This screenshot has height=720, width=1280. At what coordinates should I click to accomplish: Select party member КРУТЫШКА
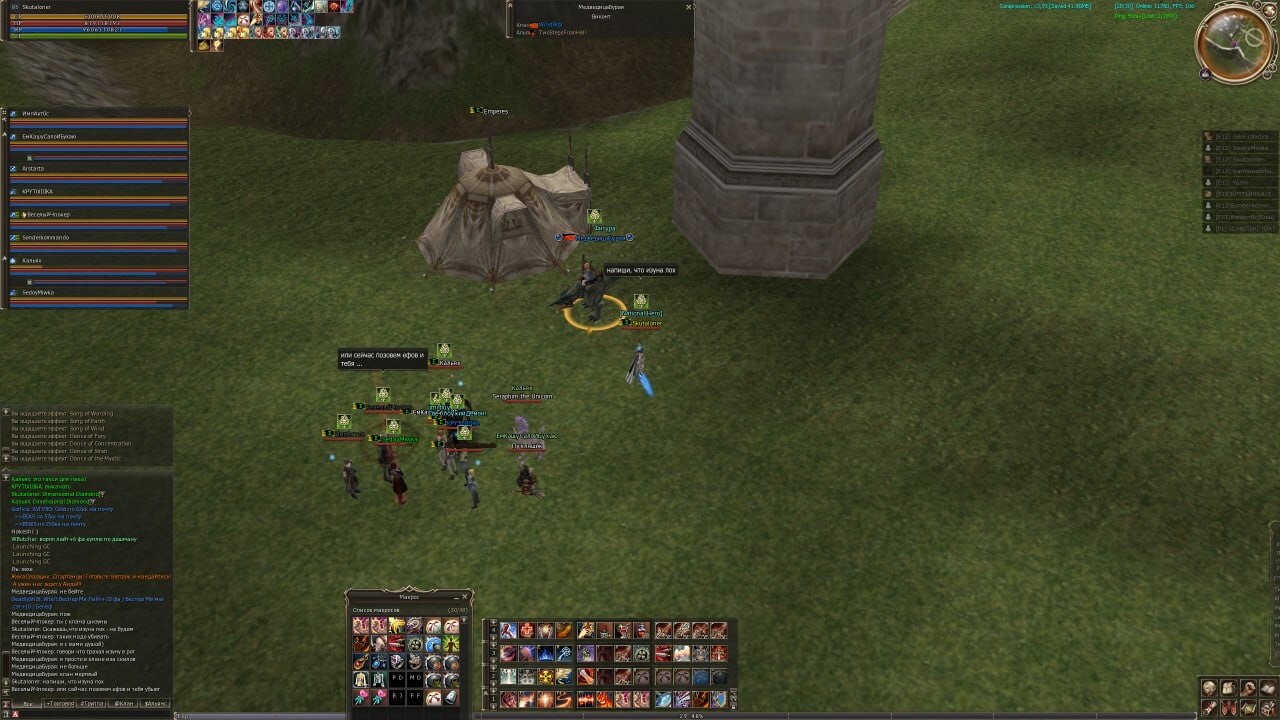pos(38,191)
